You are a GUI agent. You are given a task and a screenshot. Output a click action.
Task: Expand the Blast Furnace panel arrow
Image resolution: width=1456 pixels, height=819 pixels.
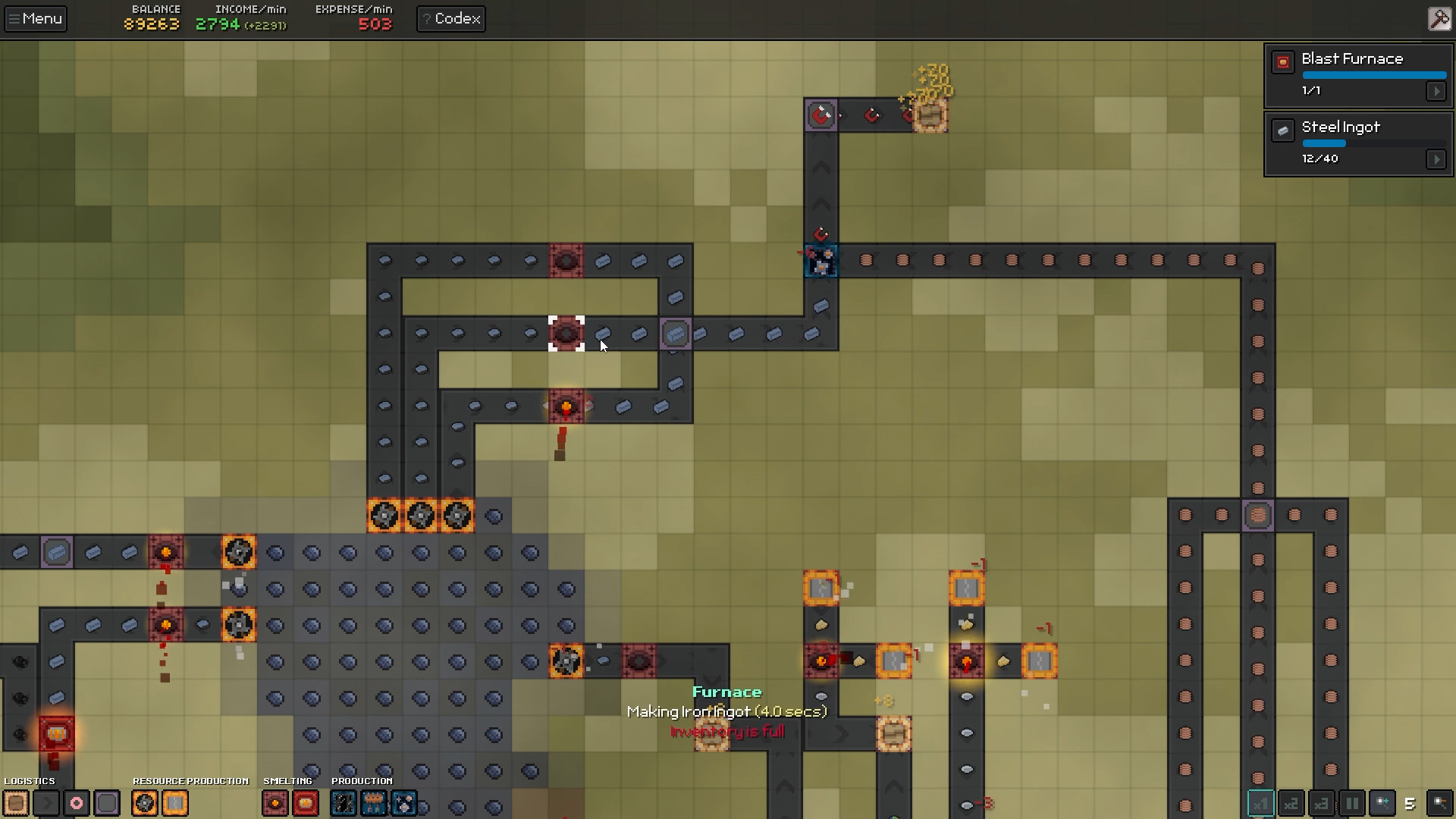1438,91
